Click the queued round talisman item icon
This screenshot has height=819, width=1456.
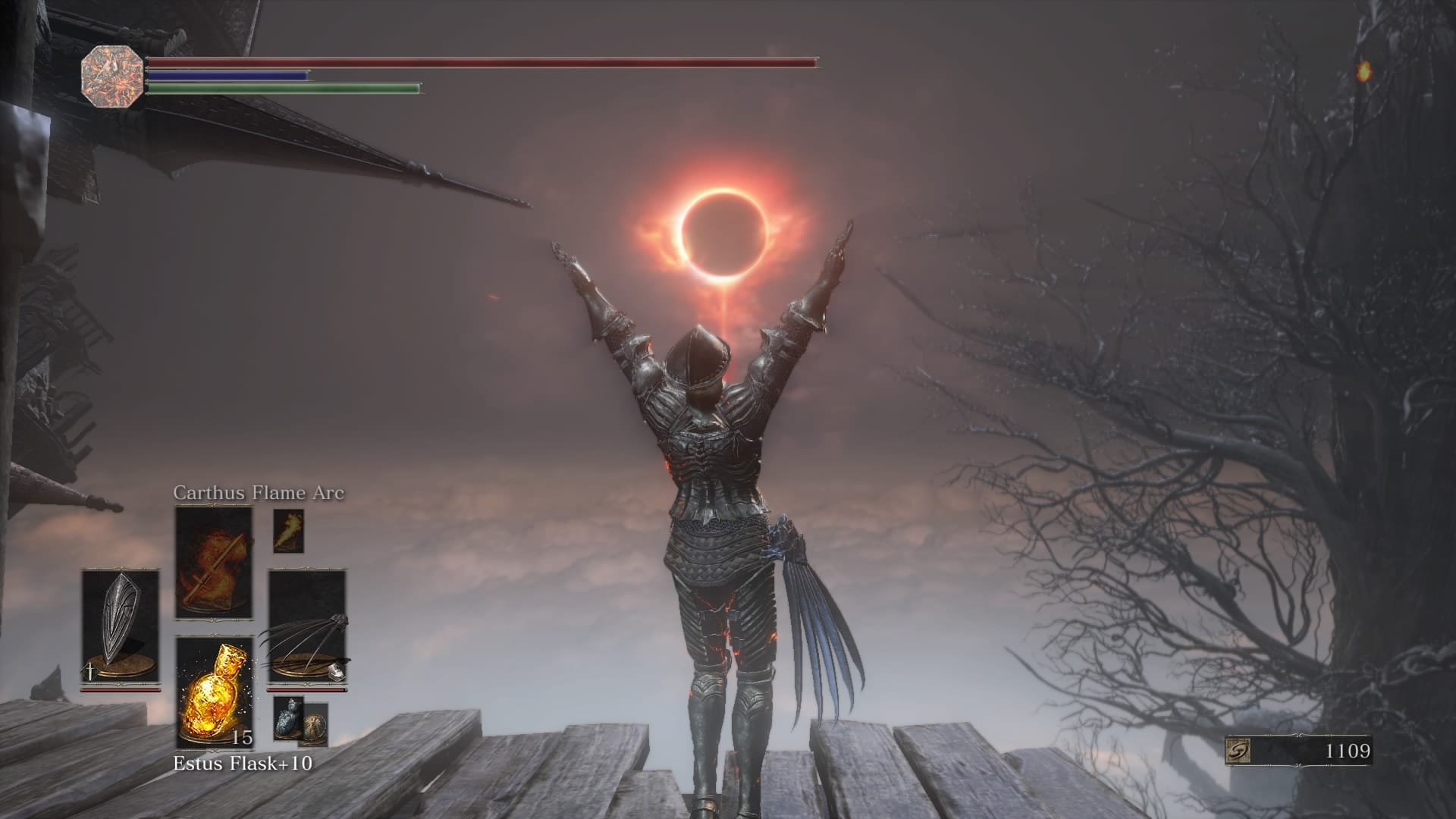point(315,726)
